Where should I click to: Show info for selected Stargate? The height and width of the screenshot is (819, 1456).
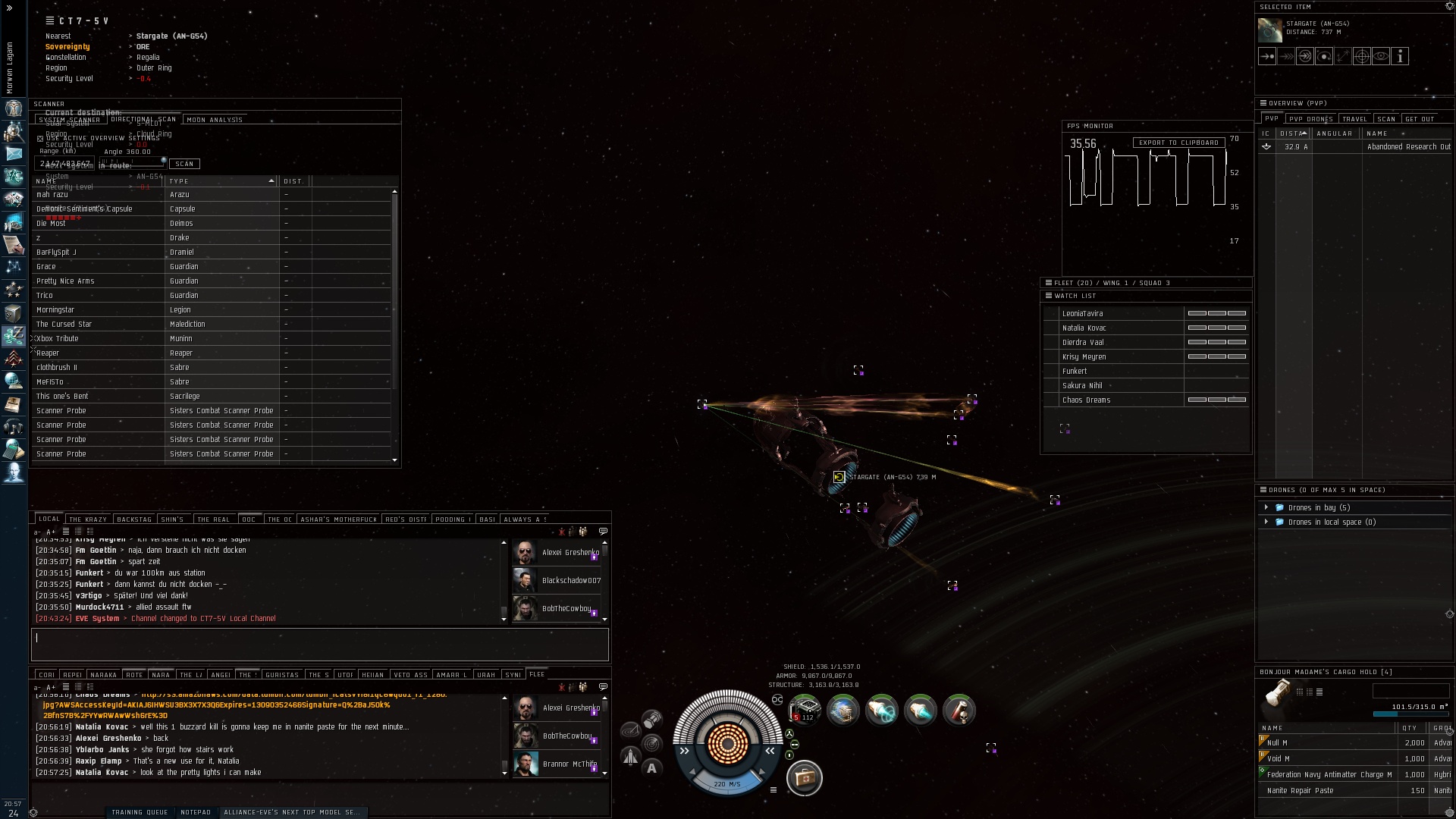click(1400, 56)
